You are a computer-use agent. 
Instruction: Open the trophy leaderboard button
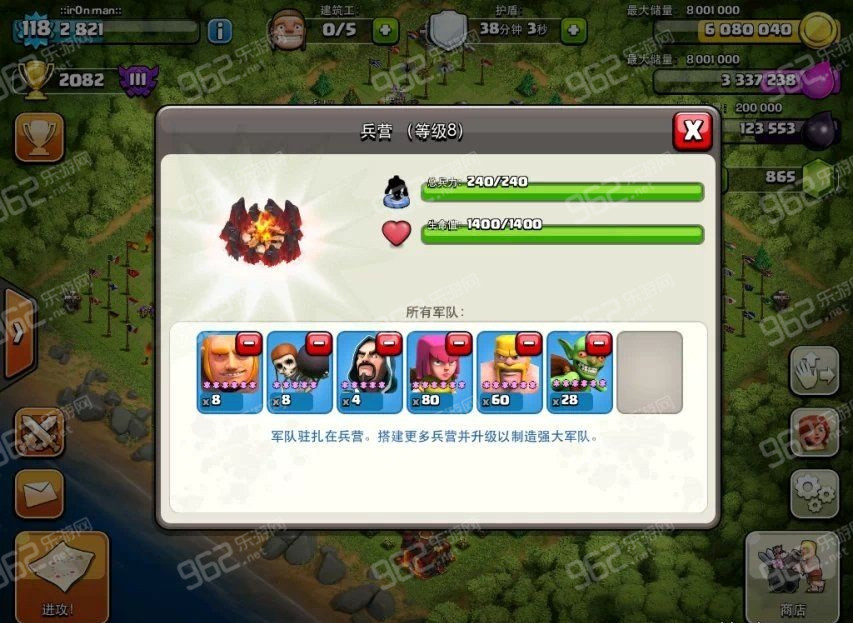point(39,137)
